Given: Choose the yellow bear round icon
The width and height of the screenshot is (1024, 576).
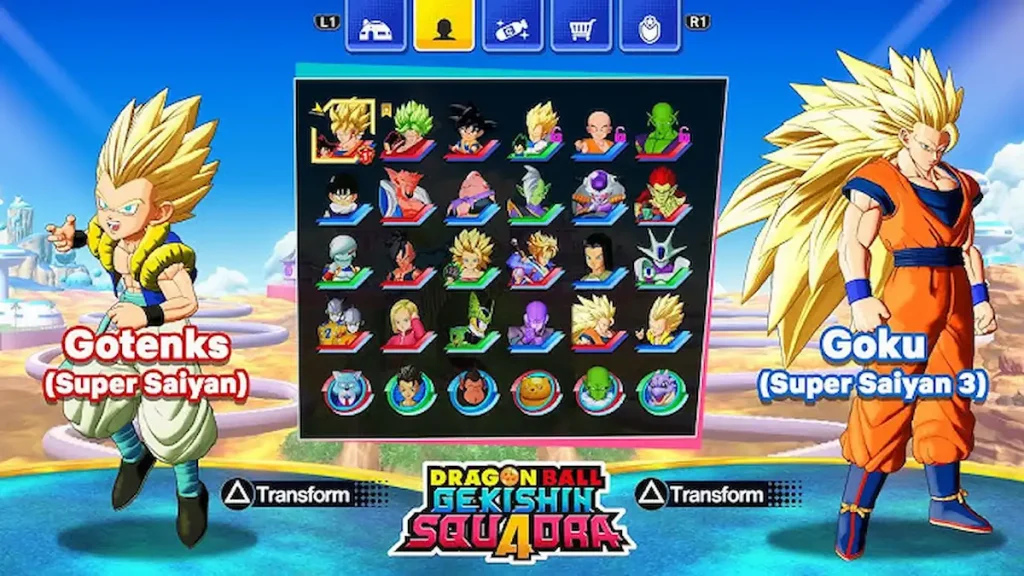Looking at the screenshot, I should tap(535, 392).
